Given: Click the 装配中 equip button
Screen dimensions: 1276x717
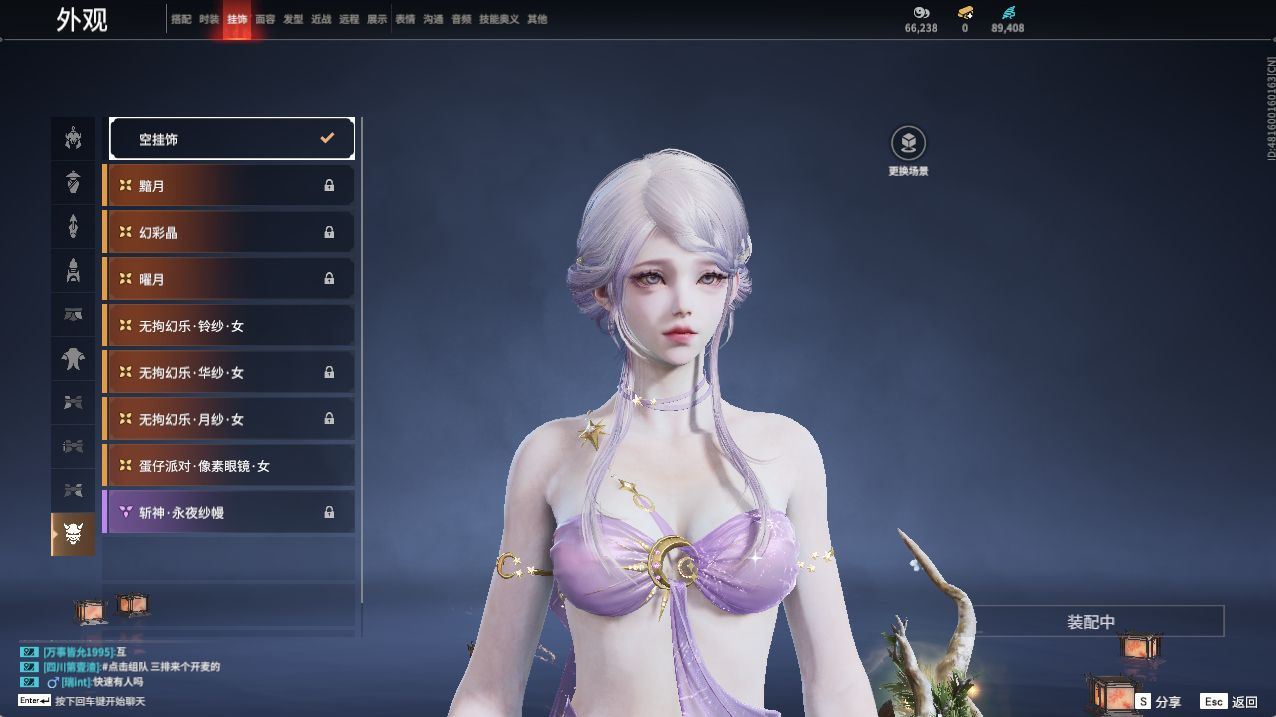Looking at the screenshot, I should click(1091, 622).
